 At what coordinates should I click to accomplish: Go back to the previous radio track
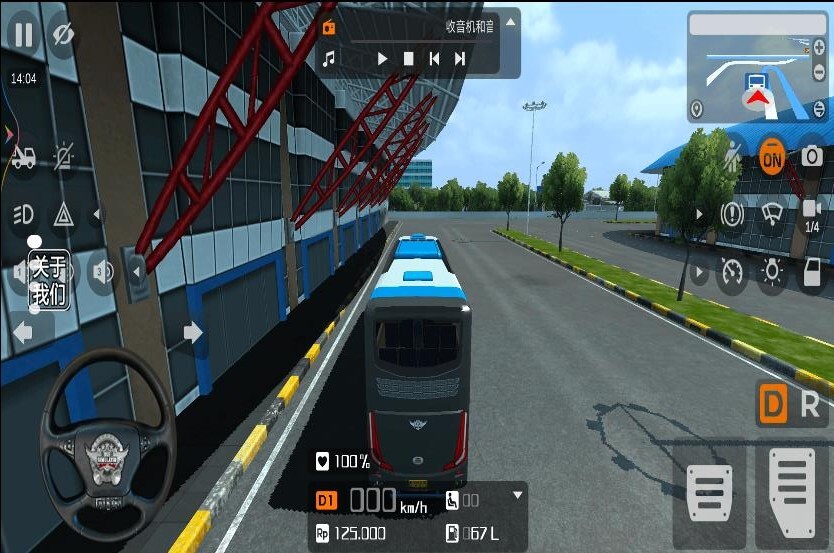click(434, 59)
